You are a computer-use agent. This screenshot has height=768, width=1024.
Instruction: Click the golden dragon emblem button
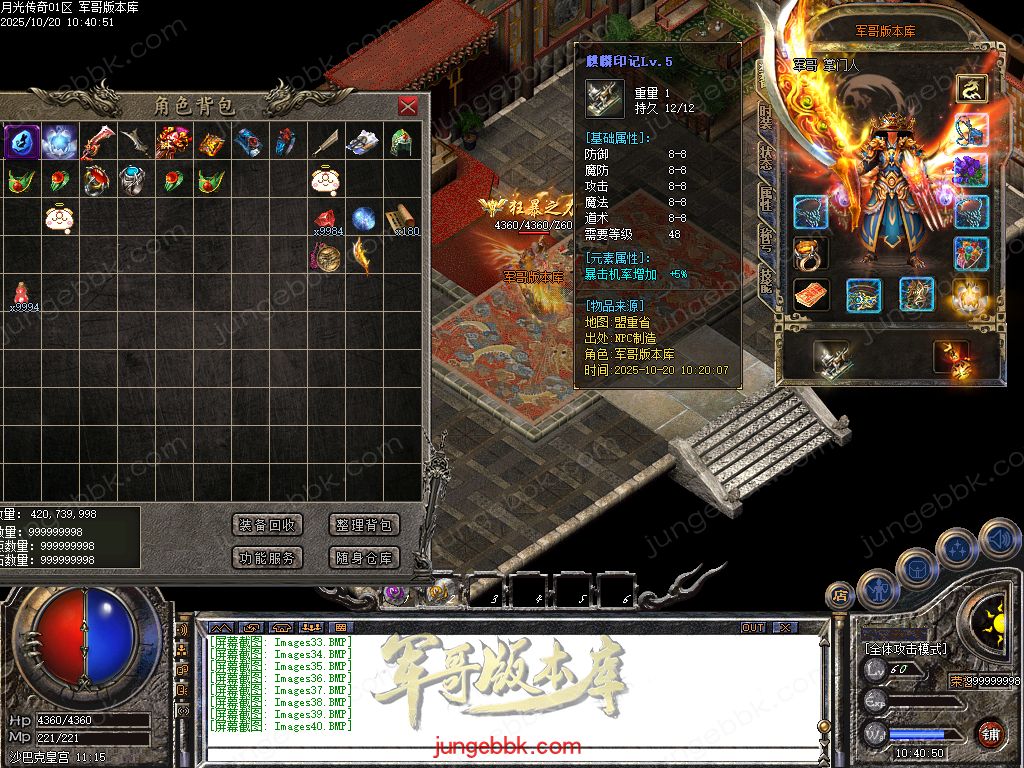[971, 88]
